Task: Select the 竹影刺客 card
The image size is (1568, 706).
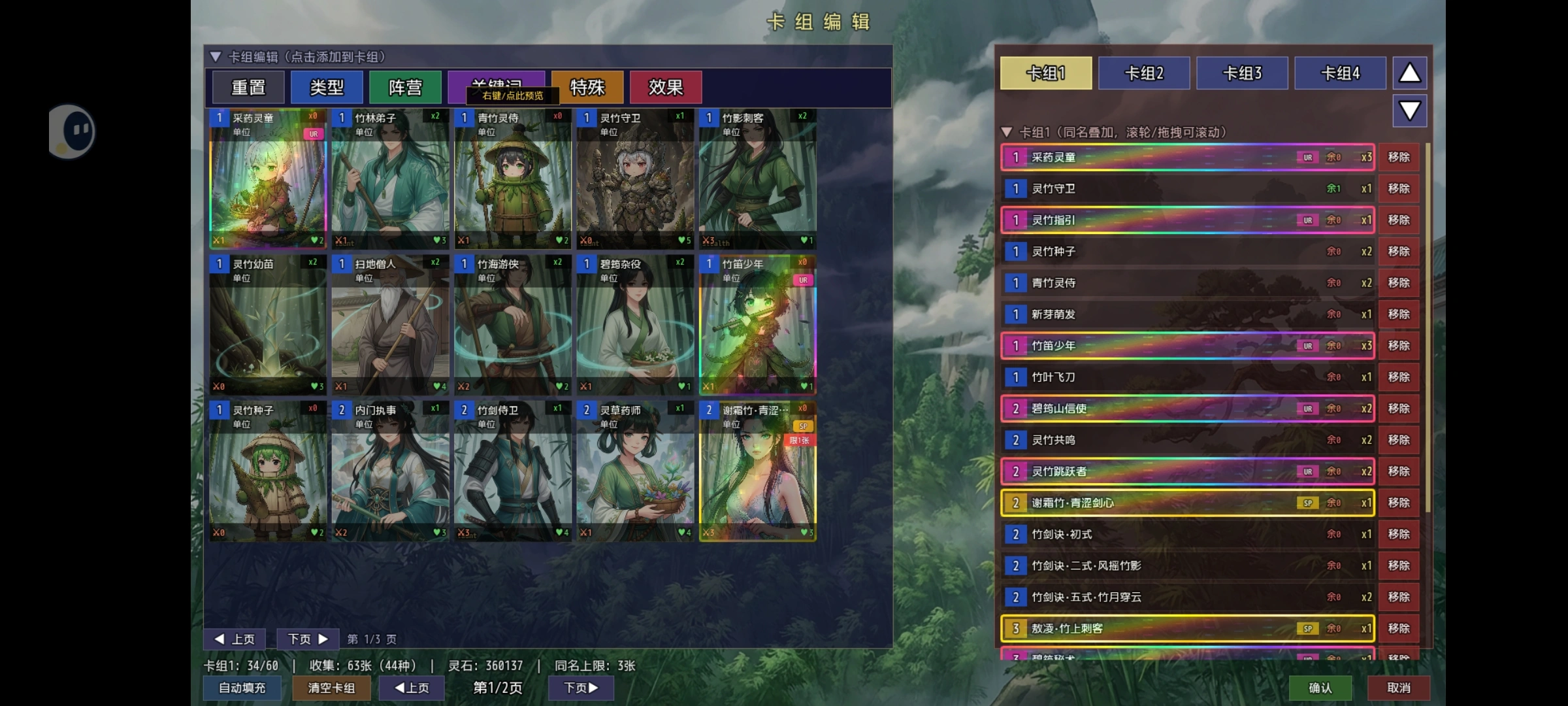Action: point(757,180)
